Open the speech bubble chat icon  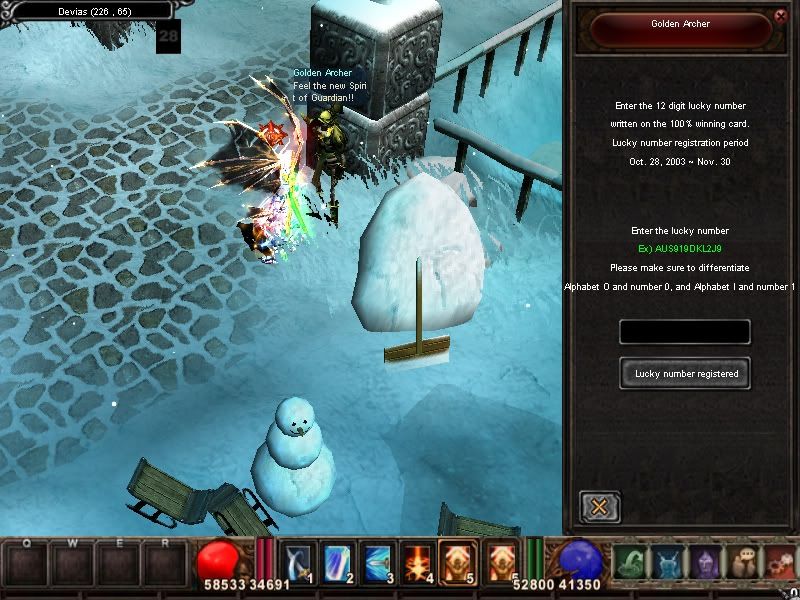click(x=744, y=564)
